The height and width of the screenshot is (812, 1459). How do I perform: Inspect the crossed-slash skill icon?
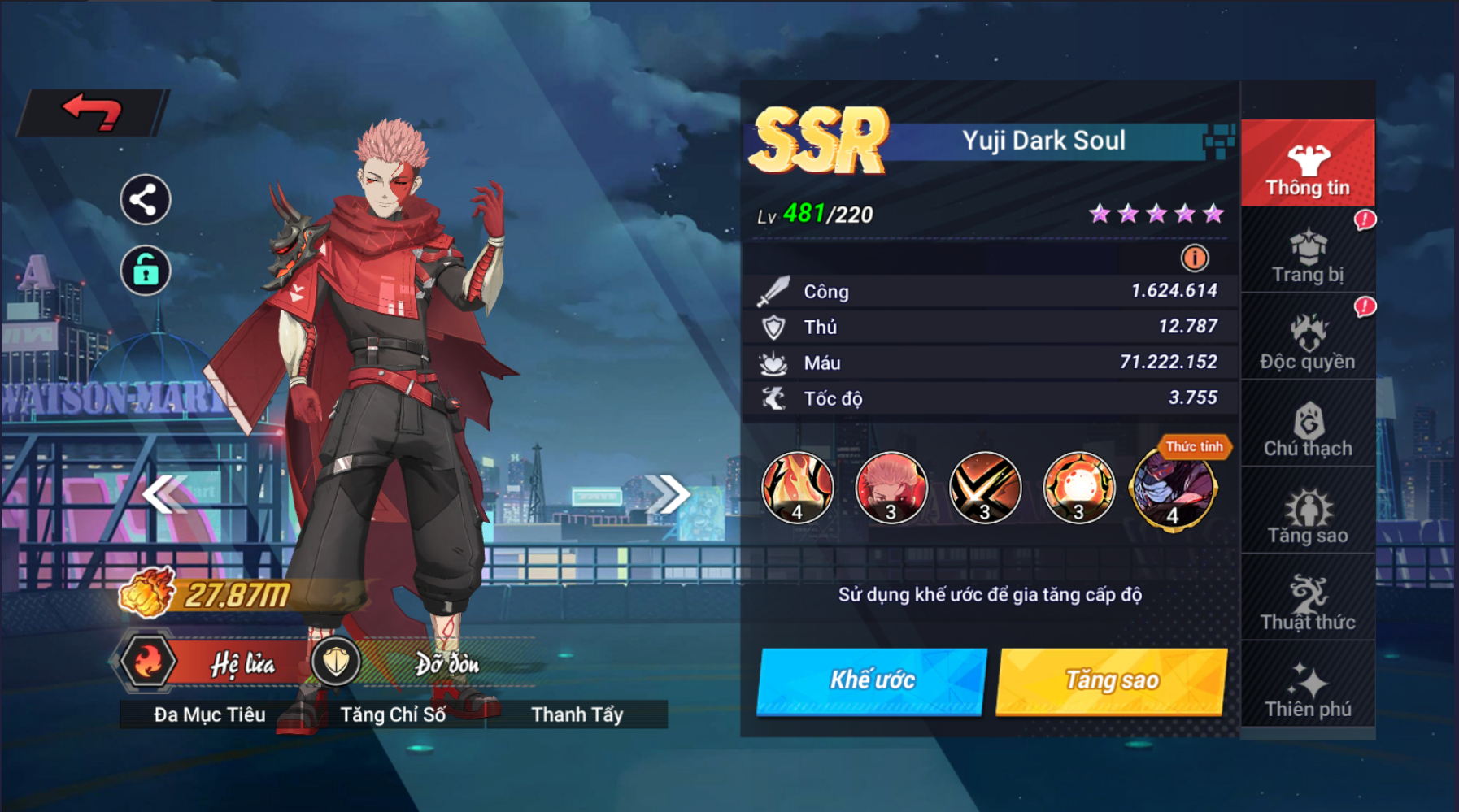[x=985, y=488]
